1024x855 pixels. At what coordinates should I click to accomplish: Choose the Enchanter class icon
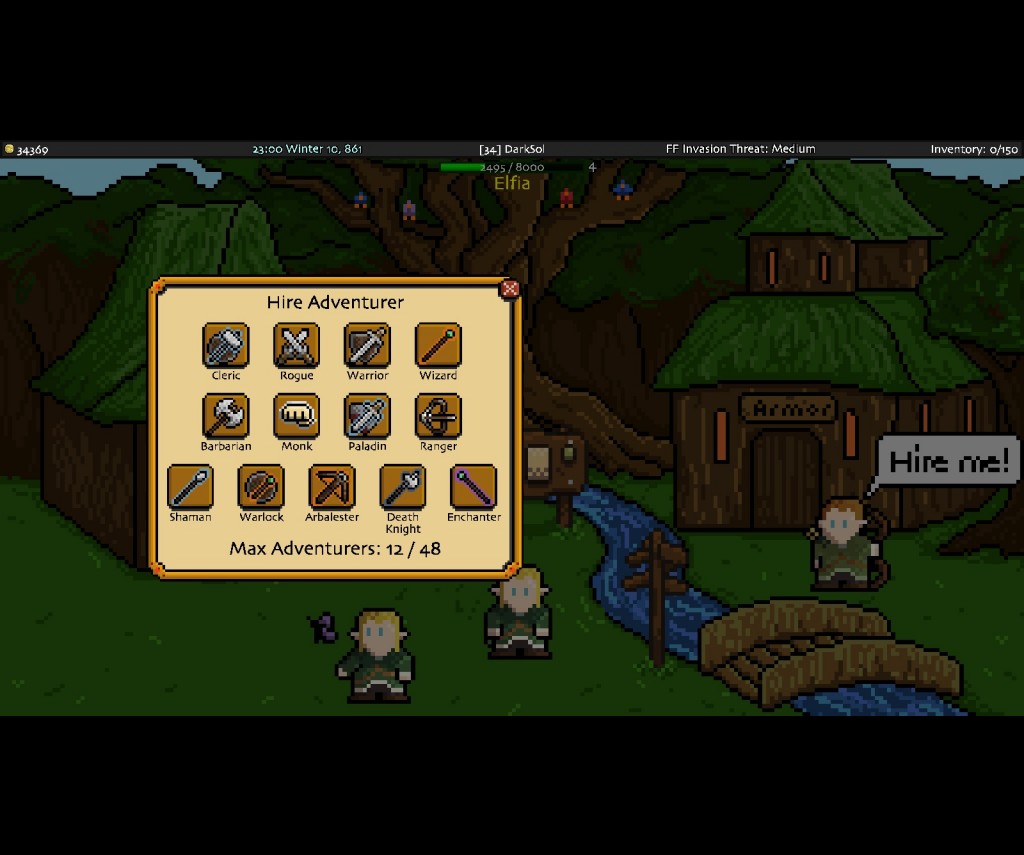point(474,487)
